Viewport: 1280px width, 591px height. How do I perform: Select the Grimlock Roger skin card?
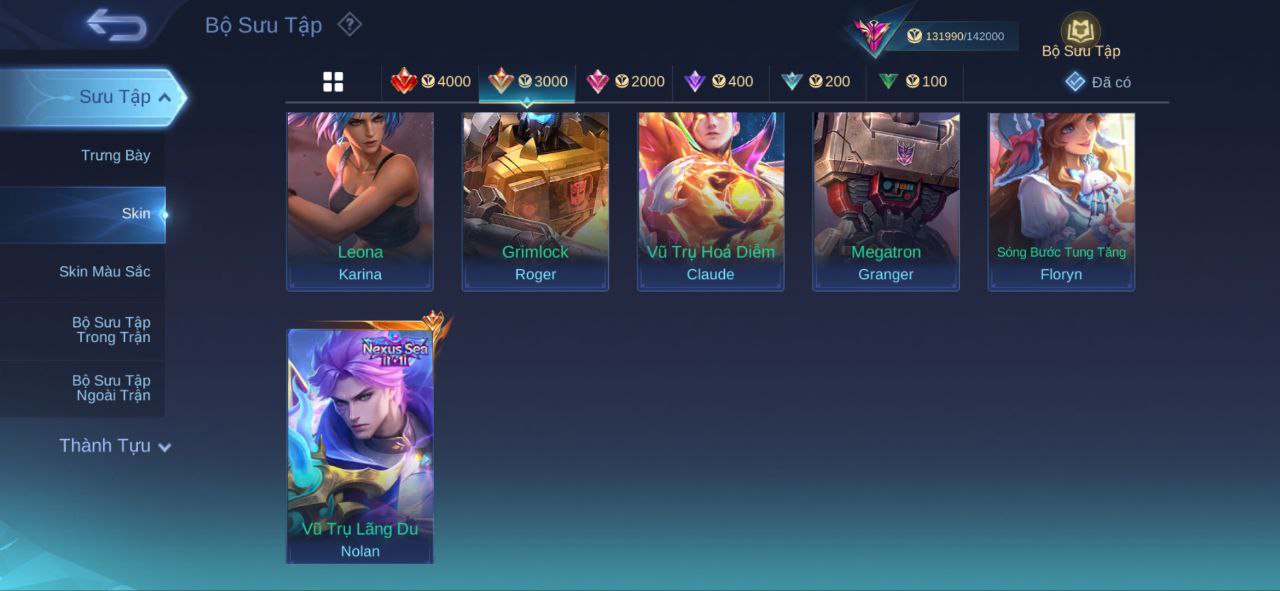535,200
